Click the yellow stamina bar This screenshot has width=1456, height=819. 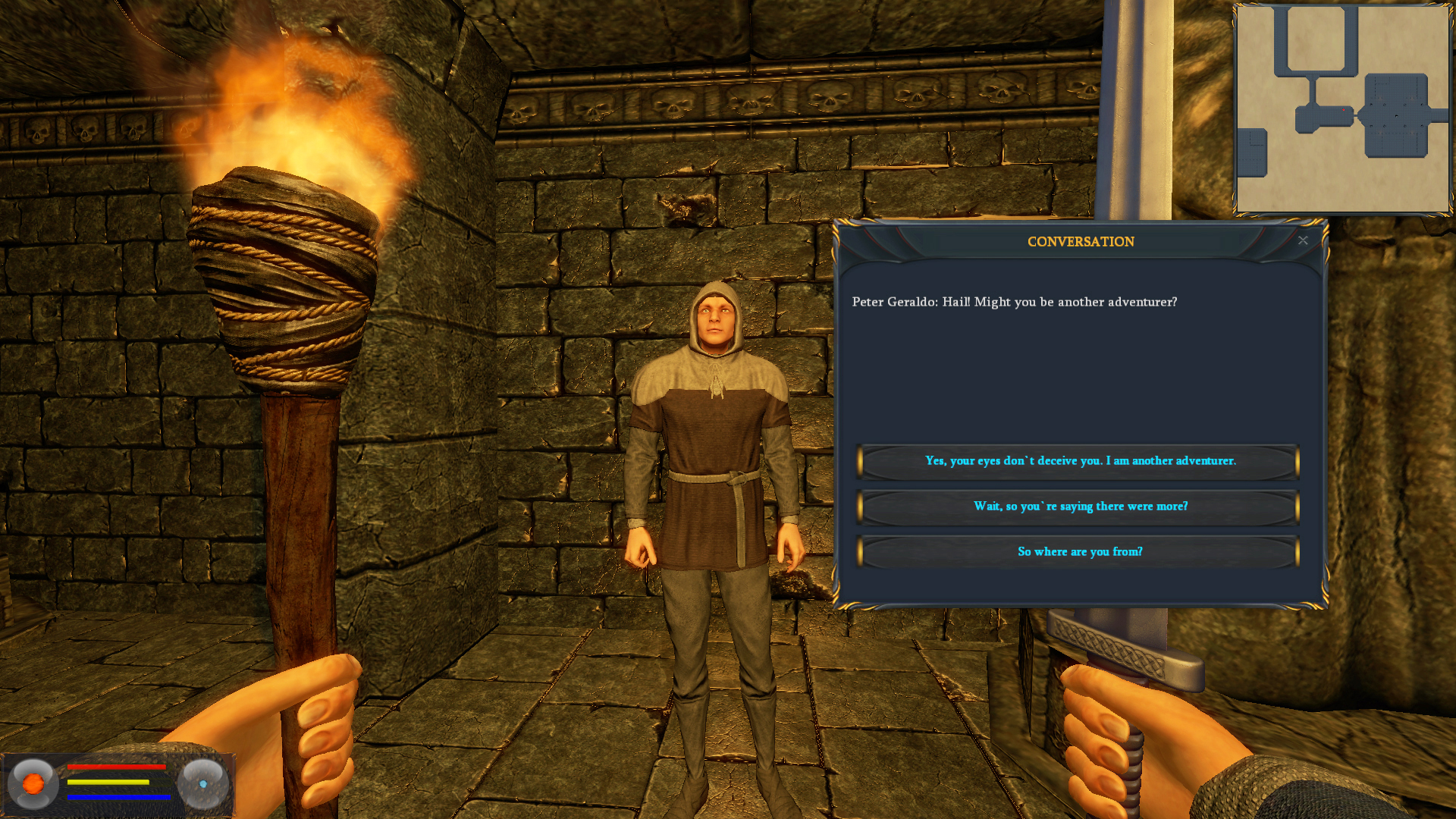click(108, 782)
